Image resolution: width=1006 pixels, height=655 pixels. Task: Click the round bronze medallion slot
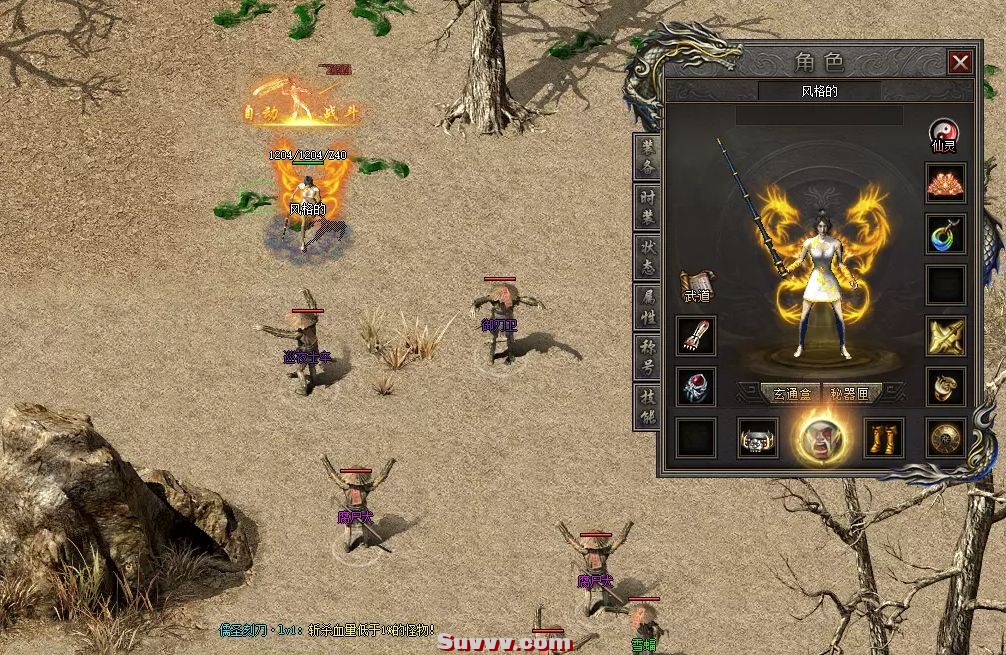(945, 438)
